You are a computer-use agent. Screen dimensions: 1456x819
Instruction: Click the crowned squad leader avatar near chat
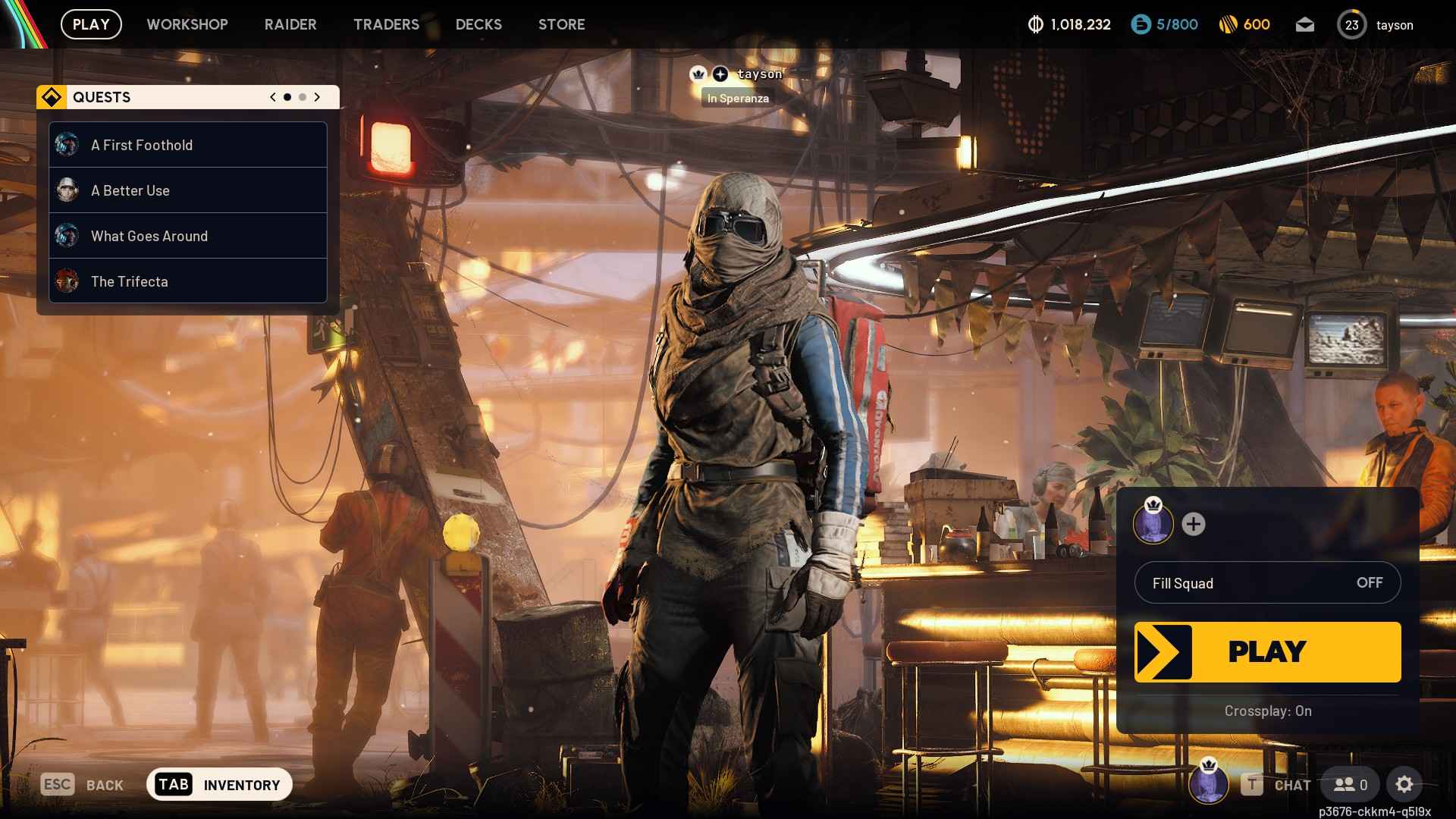[x=1209, y=785]
